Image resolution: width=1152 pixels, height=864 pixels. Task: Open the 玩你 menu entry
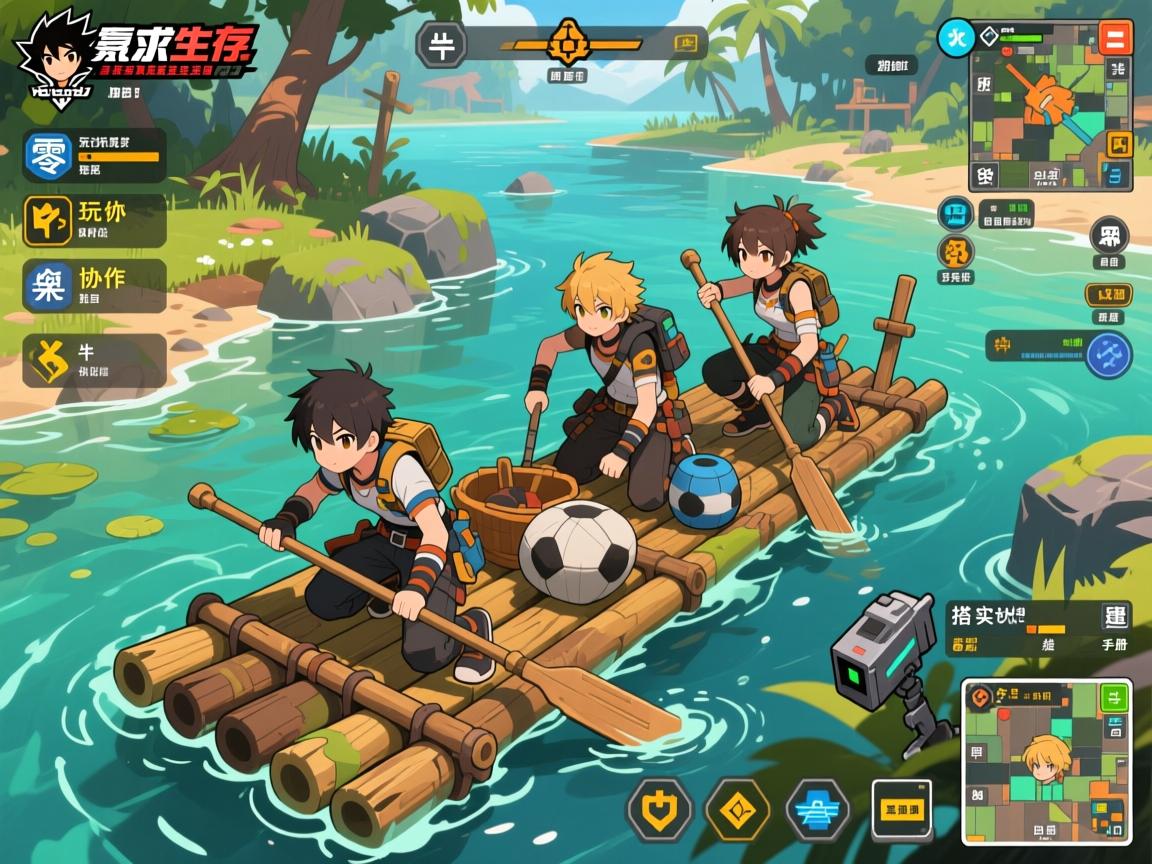pyautogui.click(x=94, y=220)
